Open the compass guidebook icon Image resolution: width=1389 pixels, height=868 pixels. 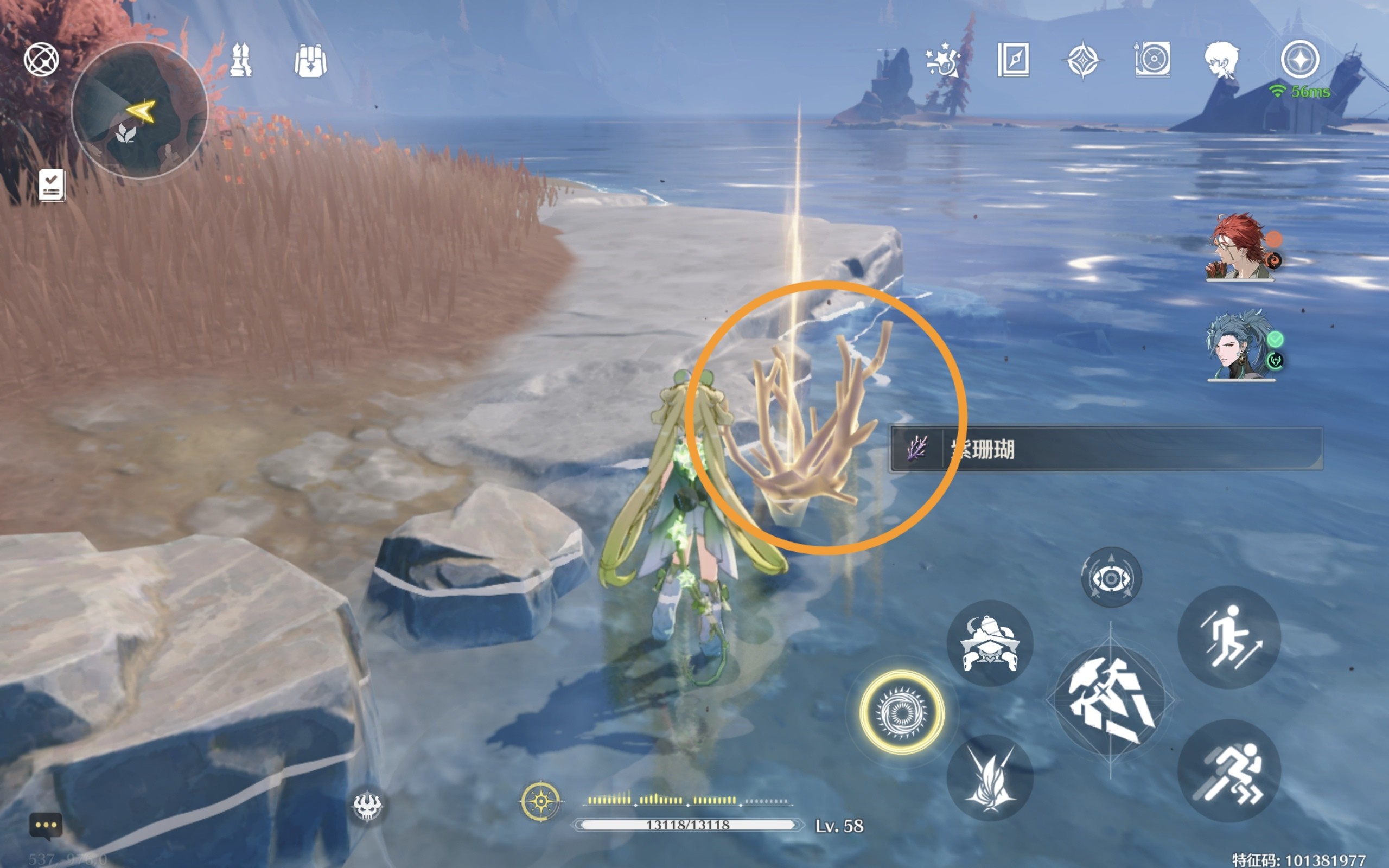click(x=1014, y=60)
